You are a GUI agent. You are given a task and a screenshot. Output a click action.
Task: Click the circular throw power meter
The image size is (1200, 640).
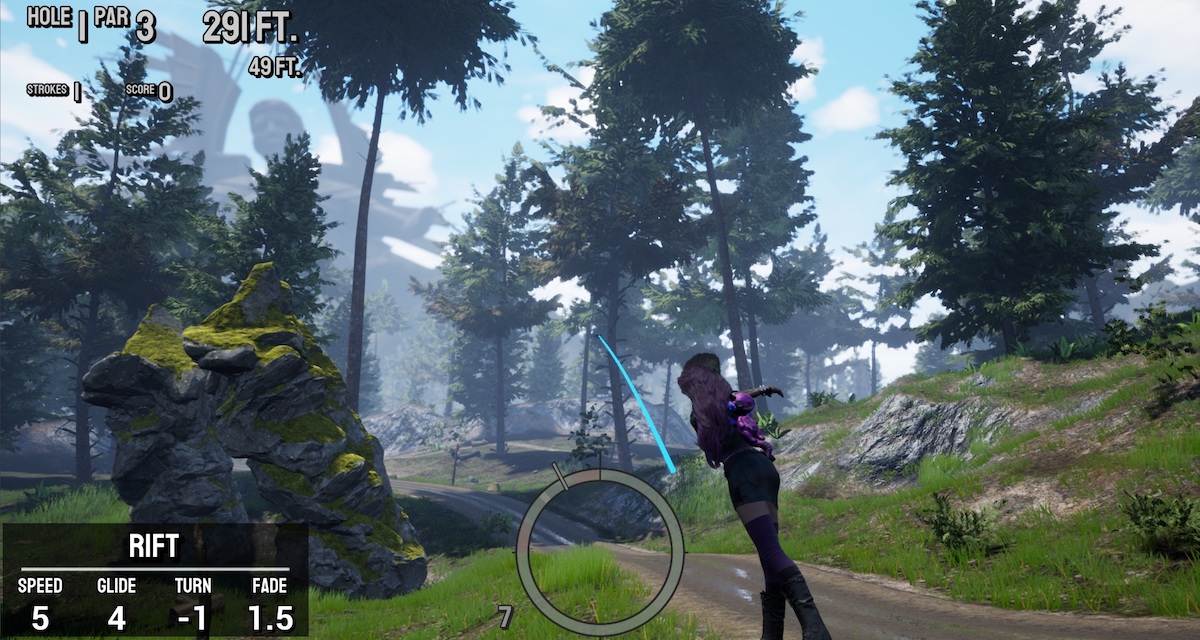(600, 551)
